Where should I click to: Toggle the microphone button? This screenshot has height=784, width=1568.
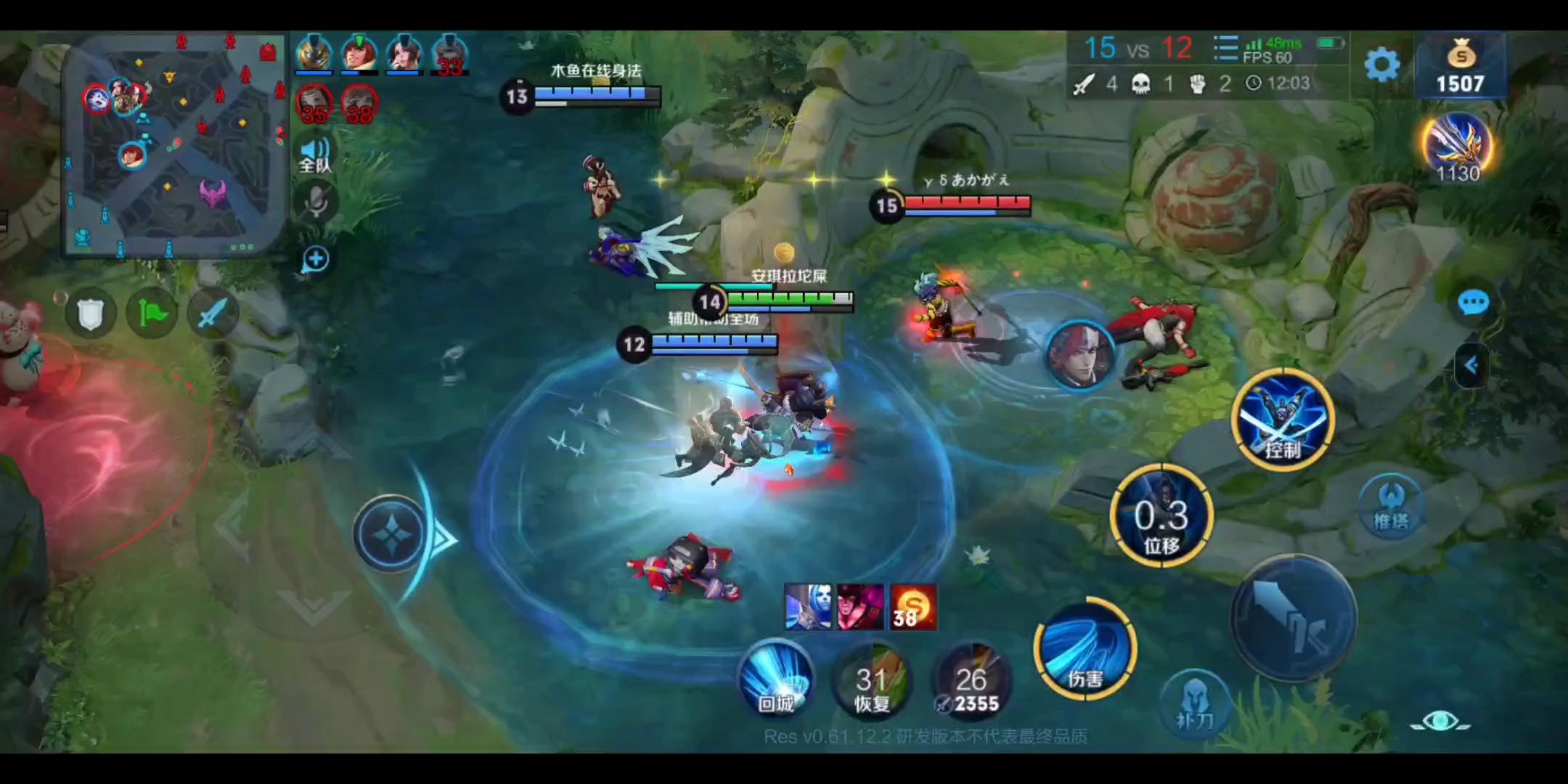coord(316,202)
